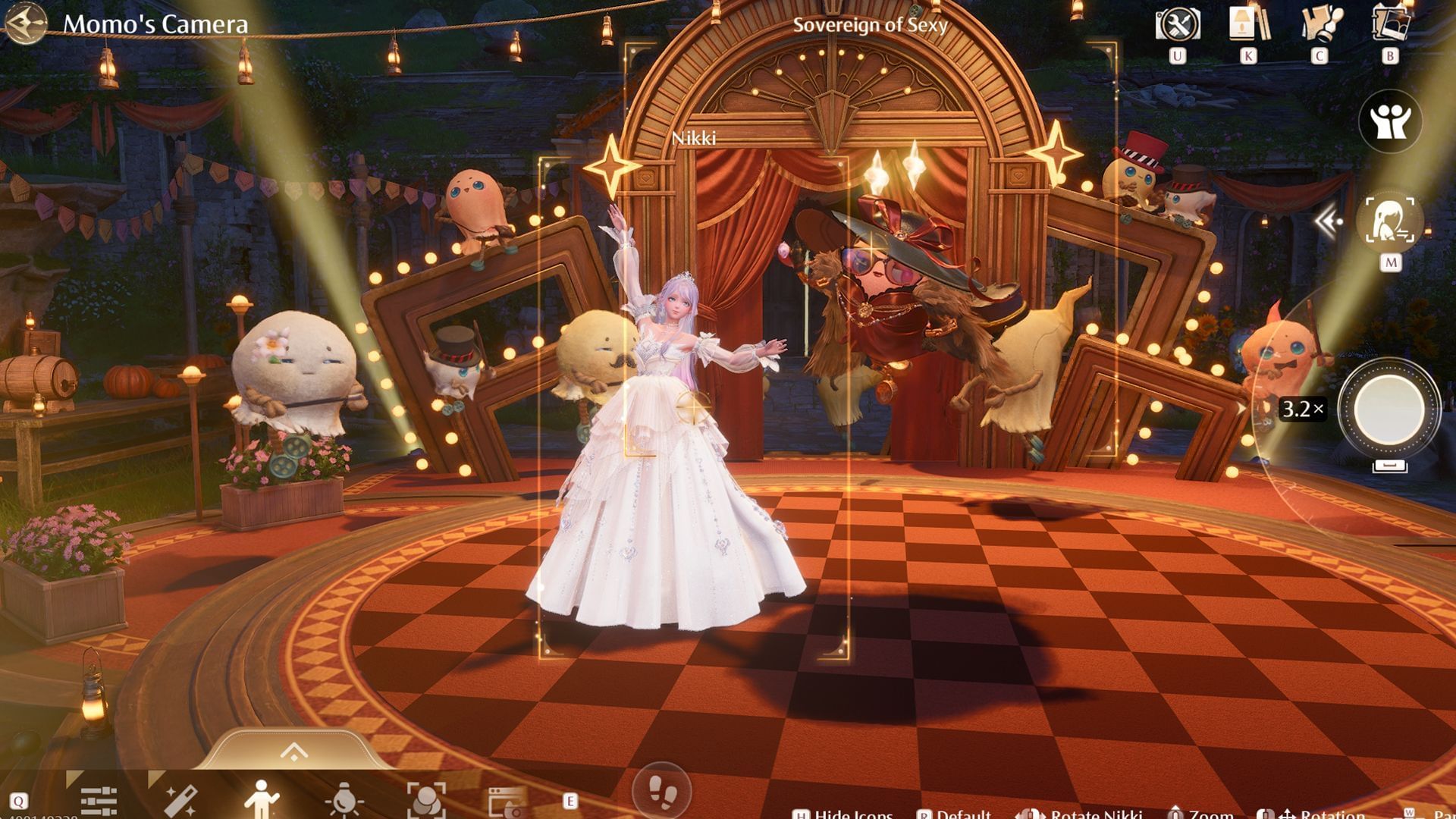
Task: Open the color filter circles tab
Action: (426, 801)
